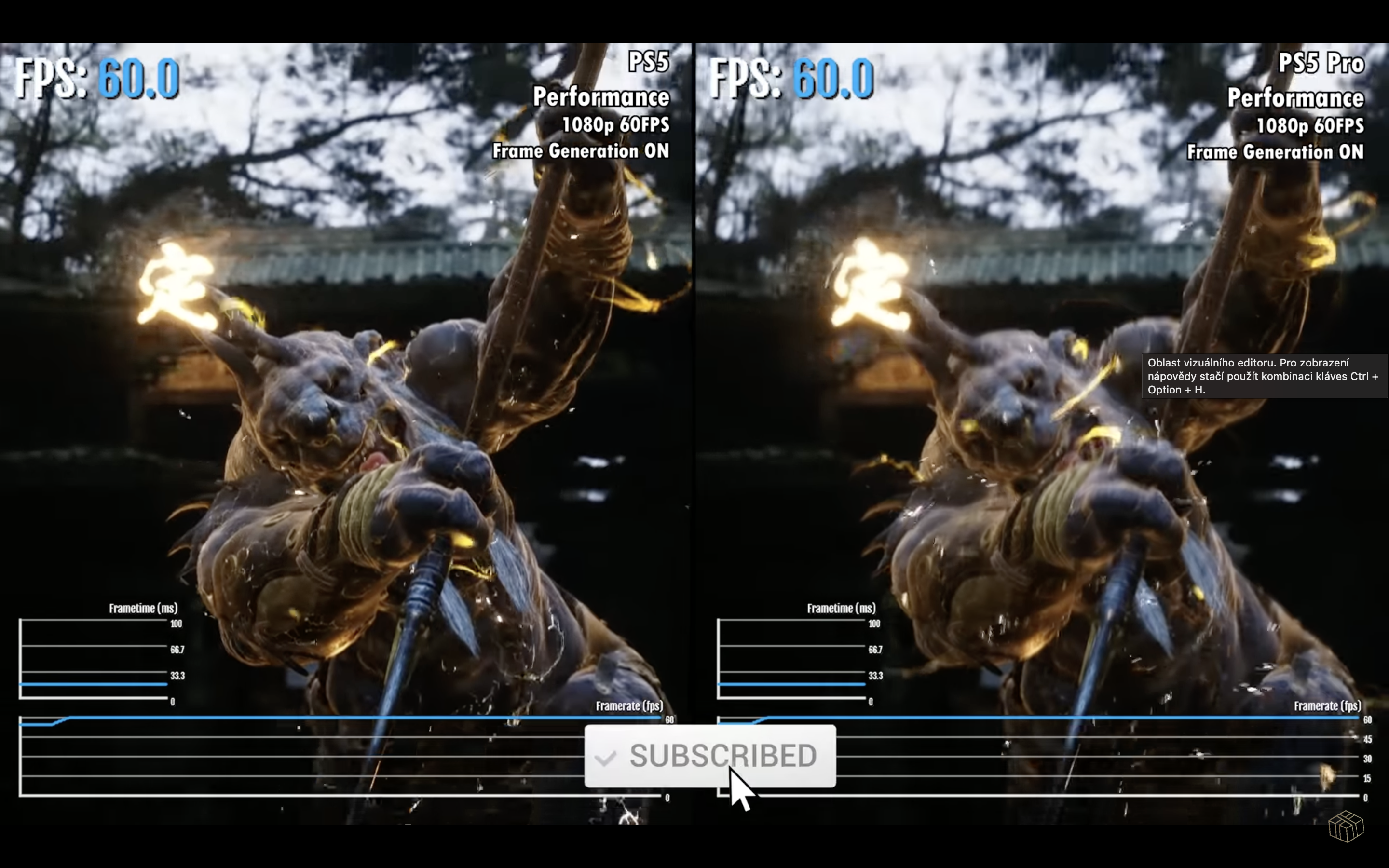
Task: Toggle Frame Generation ON for the PS5 side
Action: pos(580,151)
